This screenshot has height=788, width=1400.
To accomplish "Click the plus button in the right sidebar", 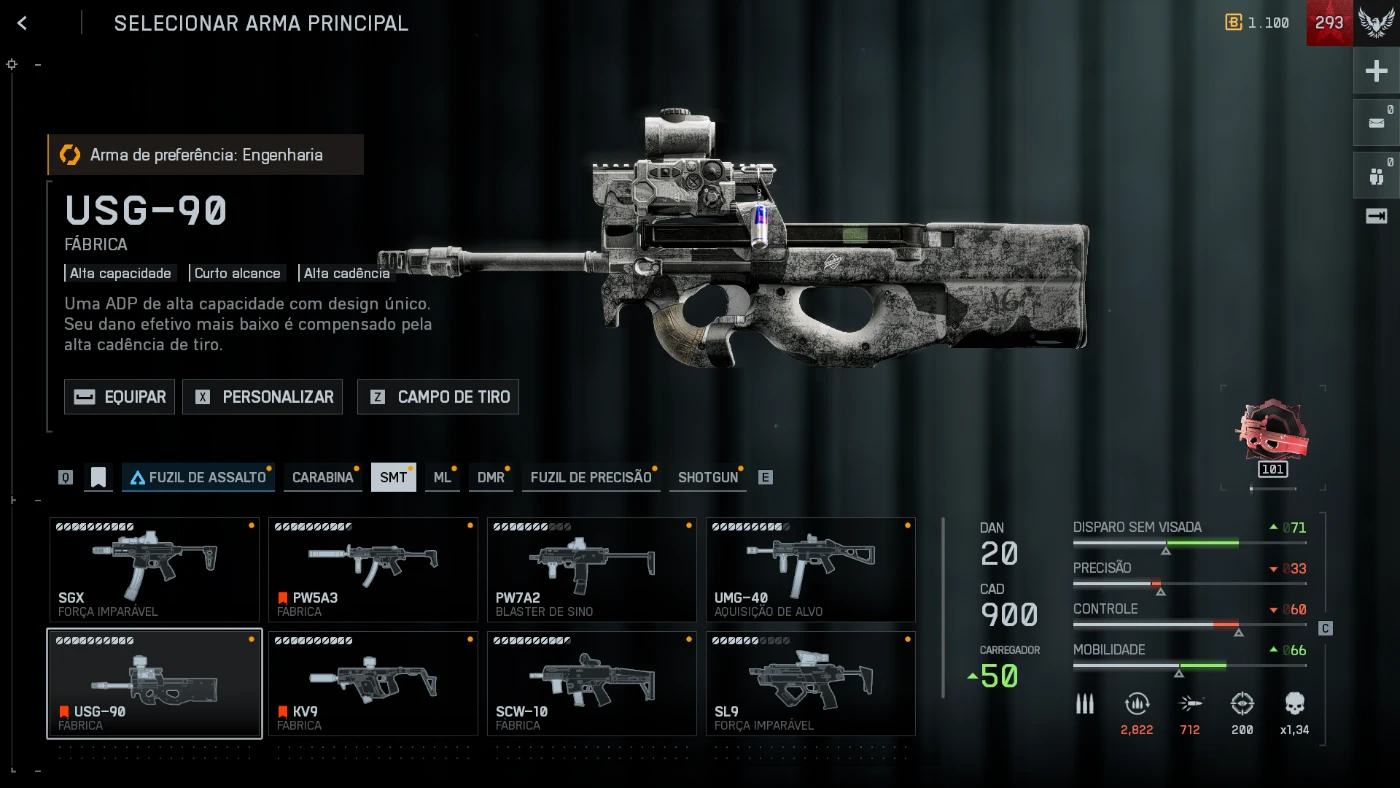I will pos(1376,71).
